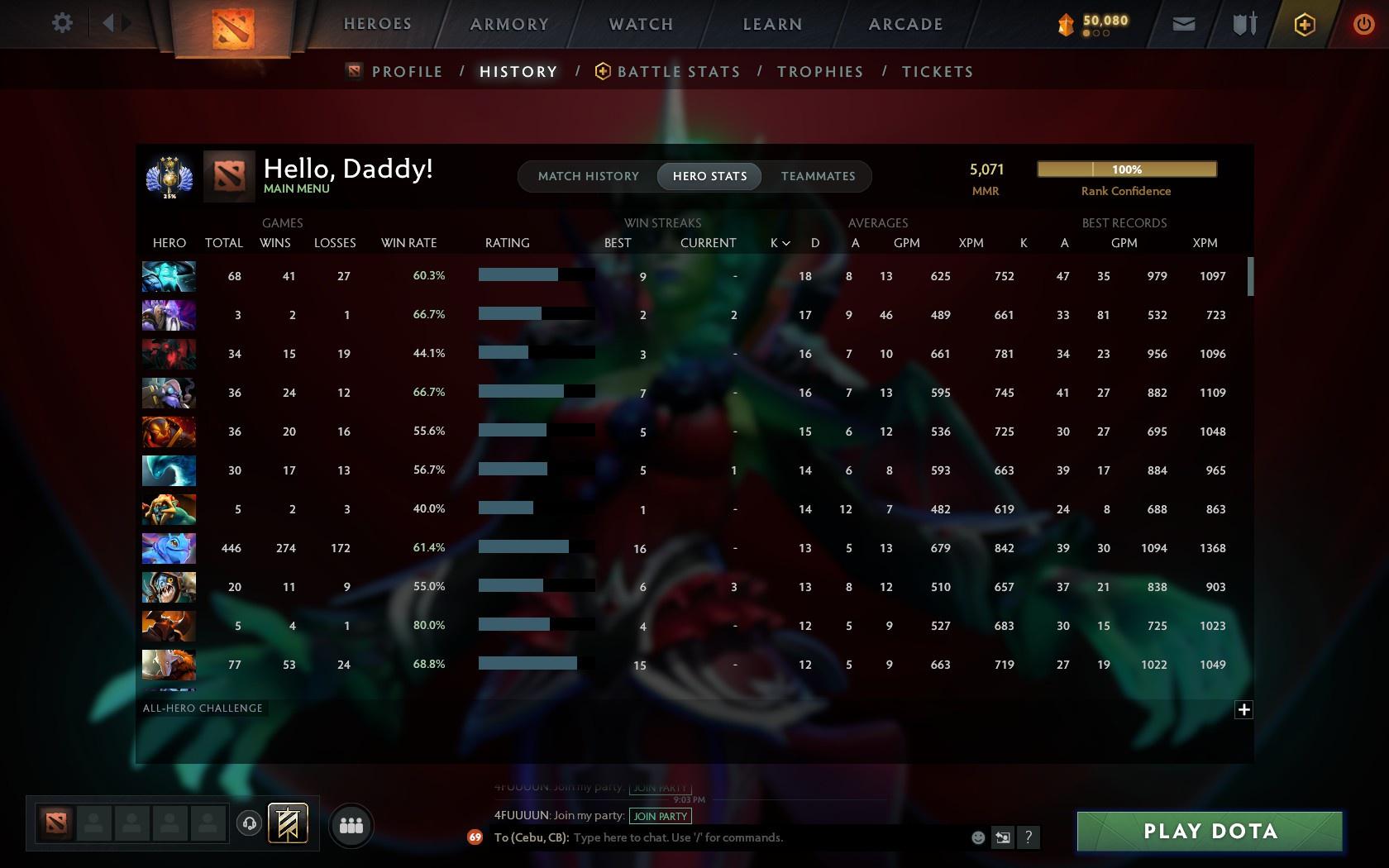Click the Join Party link from 4FUUUUN
The width and height of the screenshot is (1389, 868).
point(661,816)
